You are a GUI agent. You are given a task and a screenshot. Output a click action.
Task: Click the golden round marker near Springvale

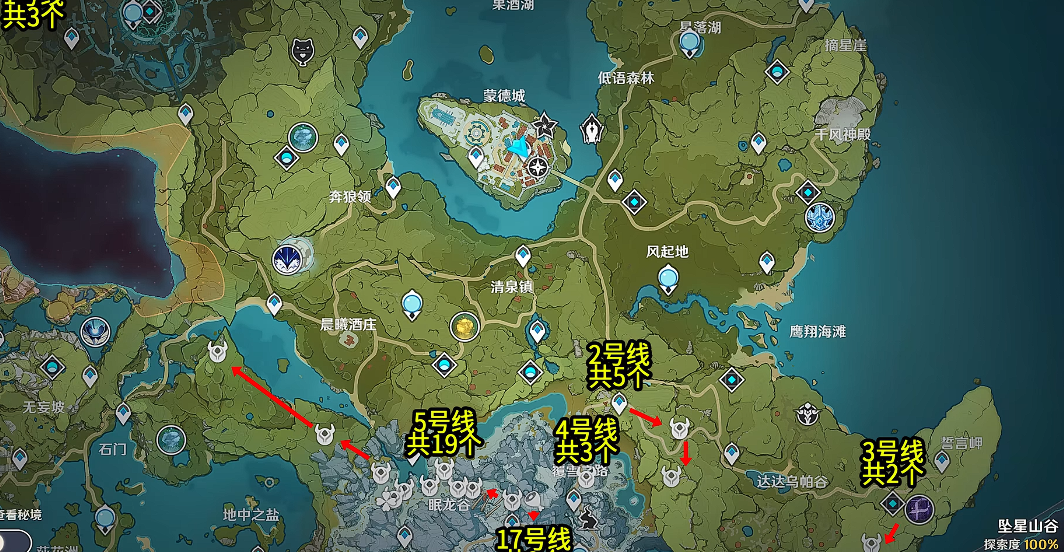click(x=463, y=326)
